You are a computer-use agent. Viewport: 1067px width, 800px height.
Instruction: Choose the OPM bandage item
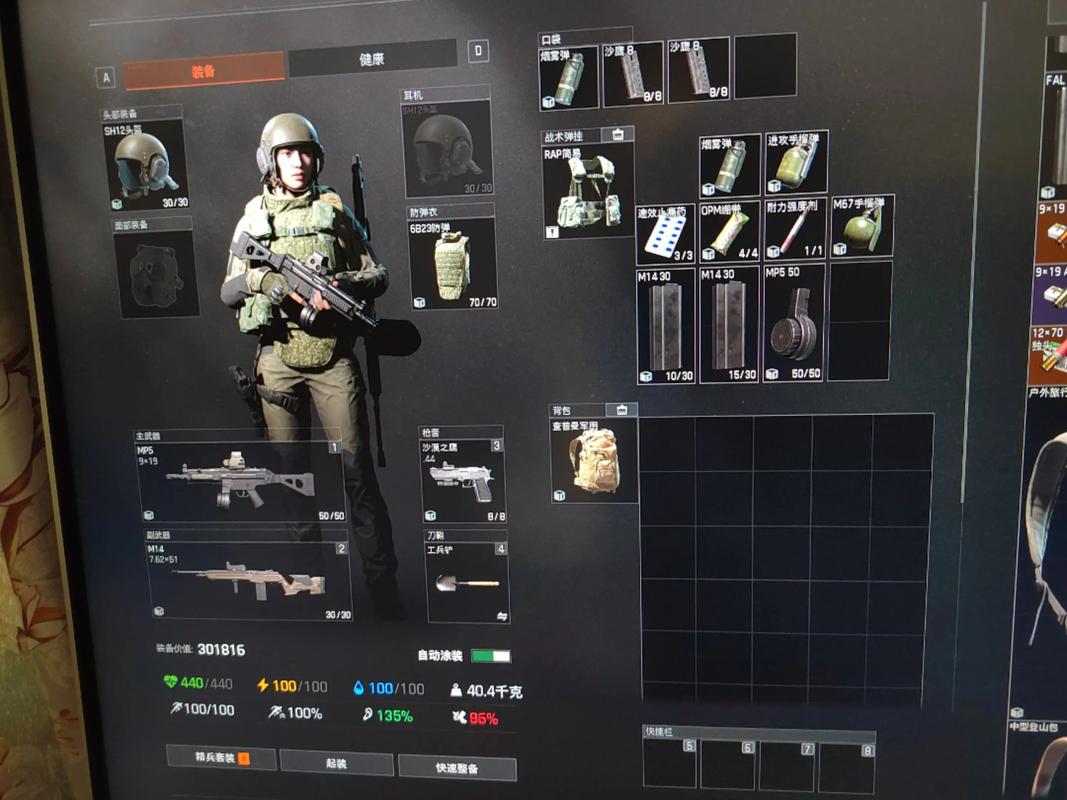tap(730, 230)
